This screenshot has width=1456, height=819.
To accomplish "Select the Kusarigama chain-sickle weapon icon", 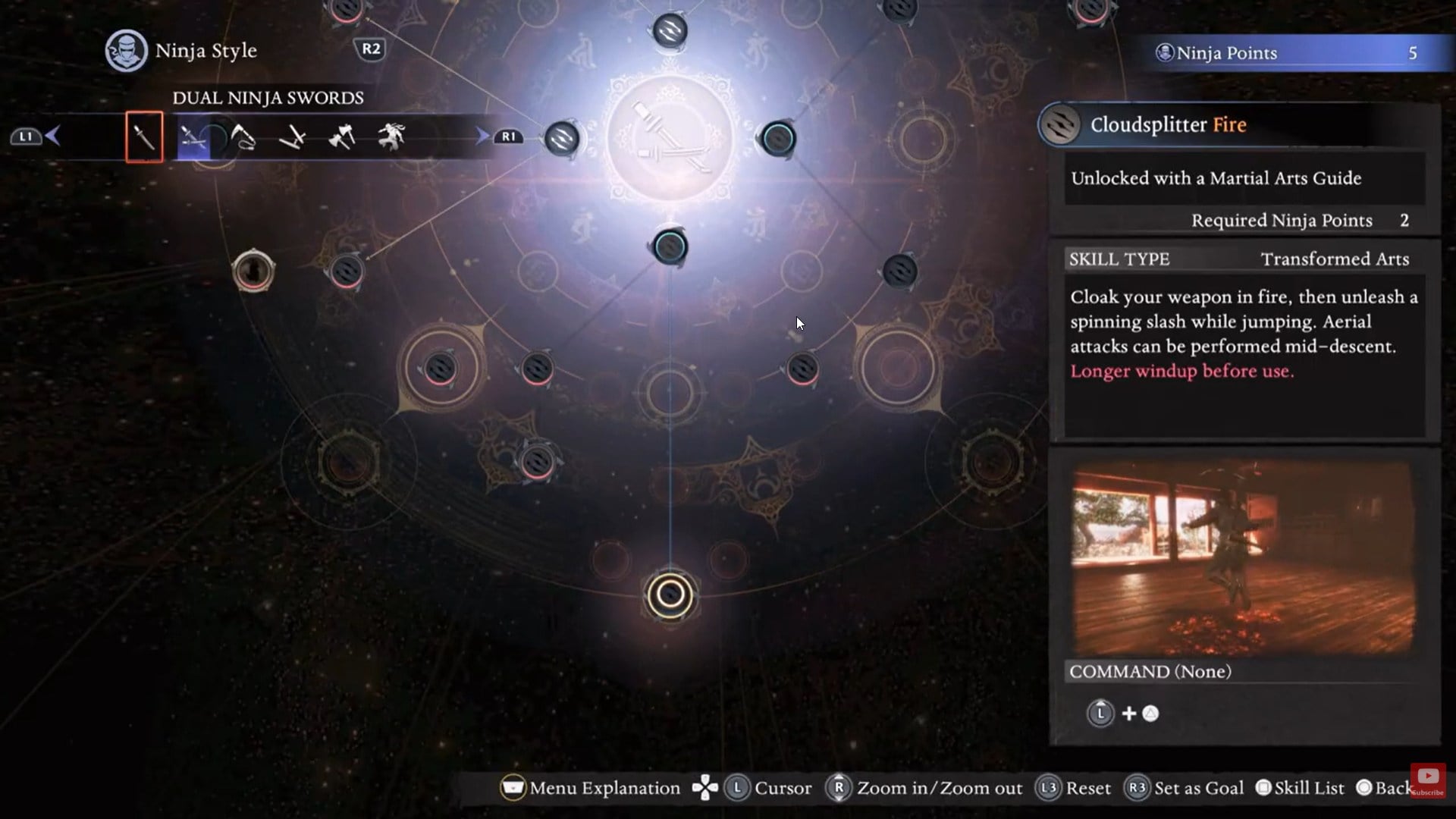I will 244,135.
